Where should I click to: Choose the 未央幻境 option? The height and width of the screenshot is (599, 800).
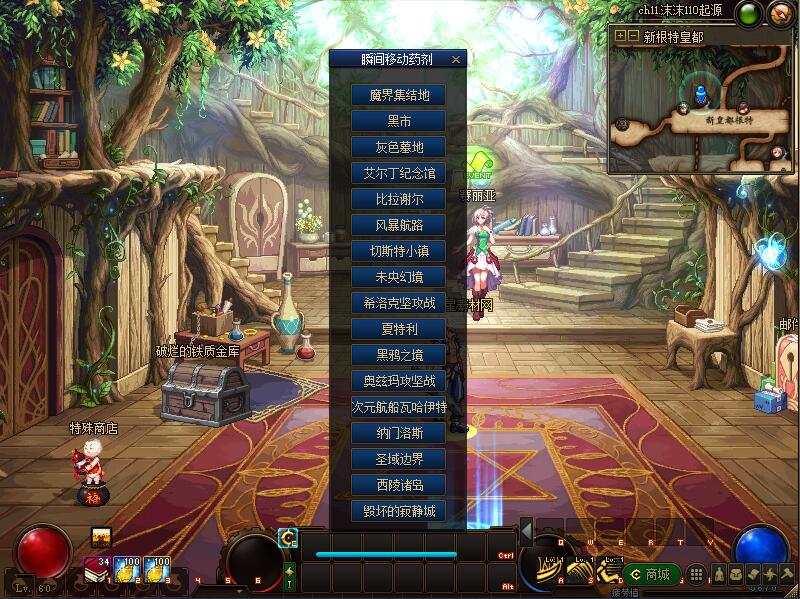click(398, 277)
